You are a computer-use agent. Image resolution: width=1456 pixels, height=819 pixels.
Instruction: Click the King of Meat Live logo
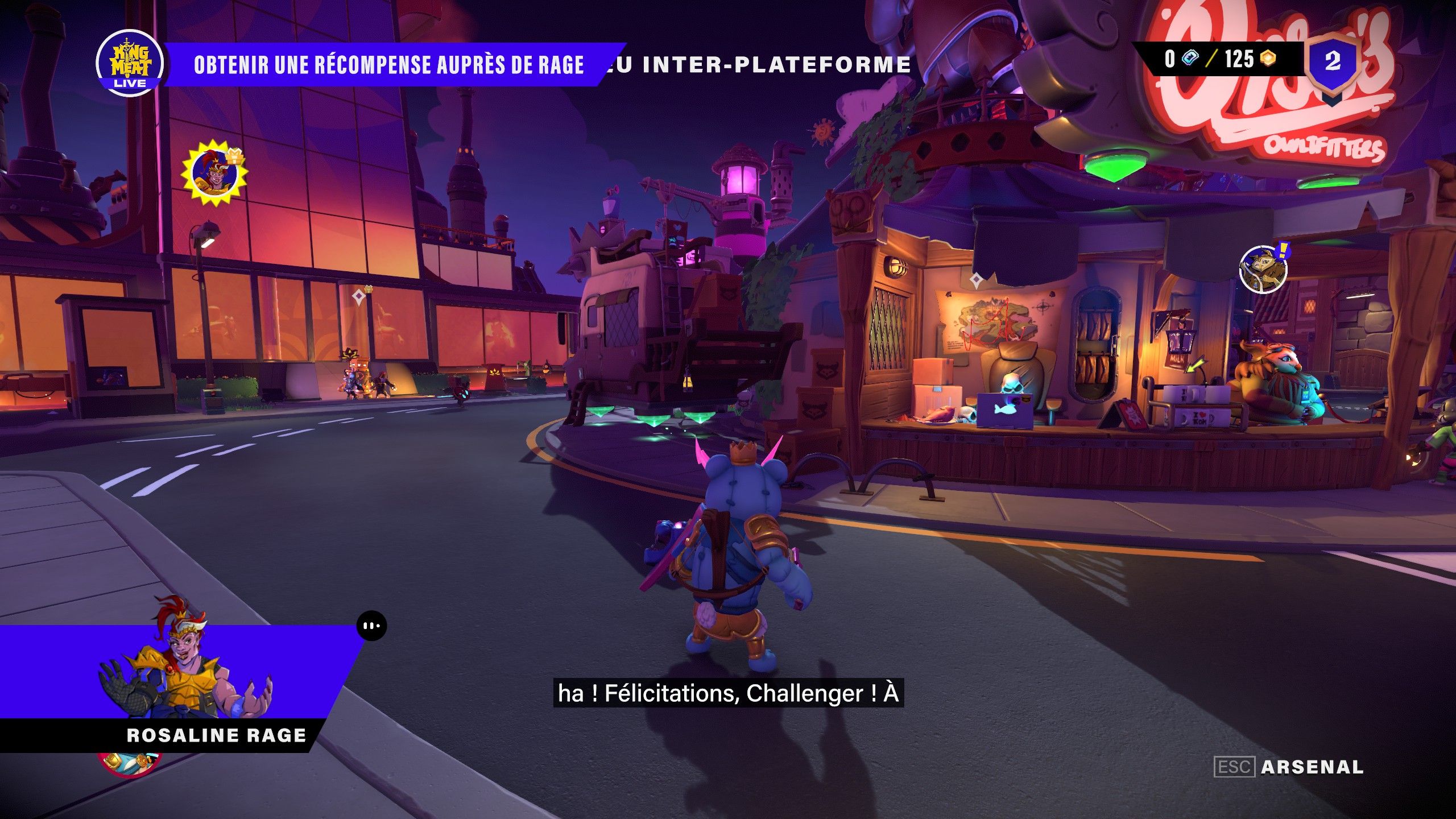coord(130,63)
